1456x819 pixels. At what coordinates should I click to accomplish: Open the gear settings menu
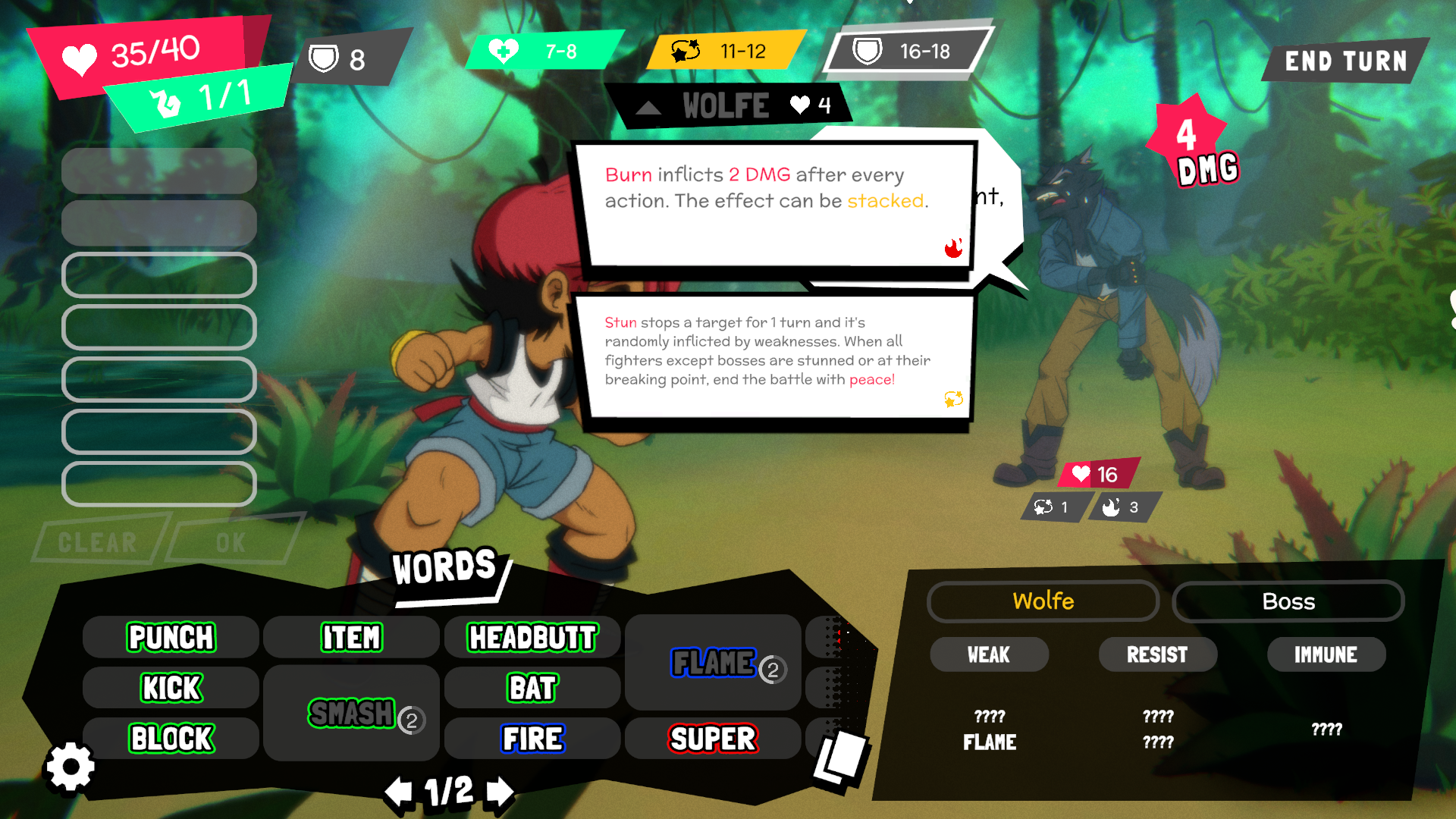point(71,767)
